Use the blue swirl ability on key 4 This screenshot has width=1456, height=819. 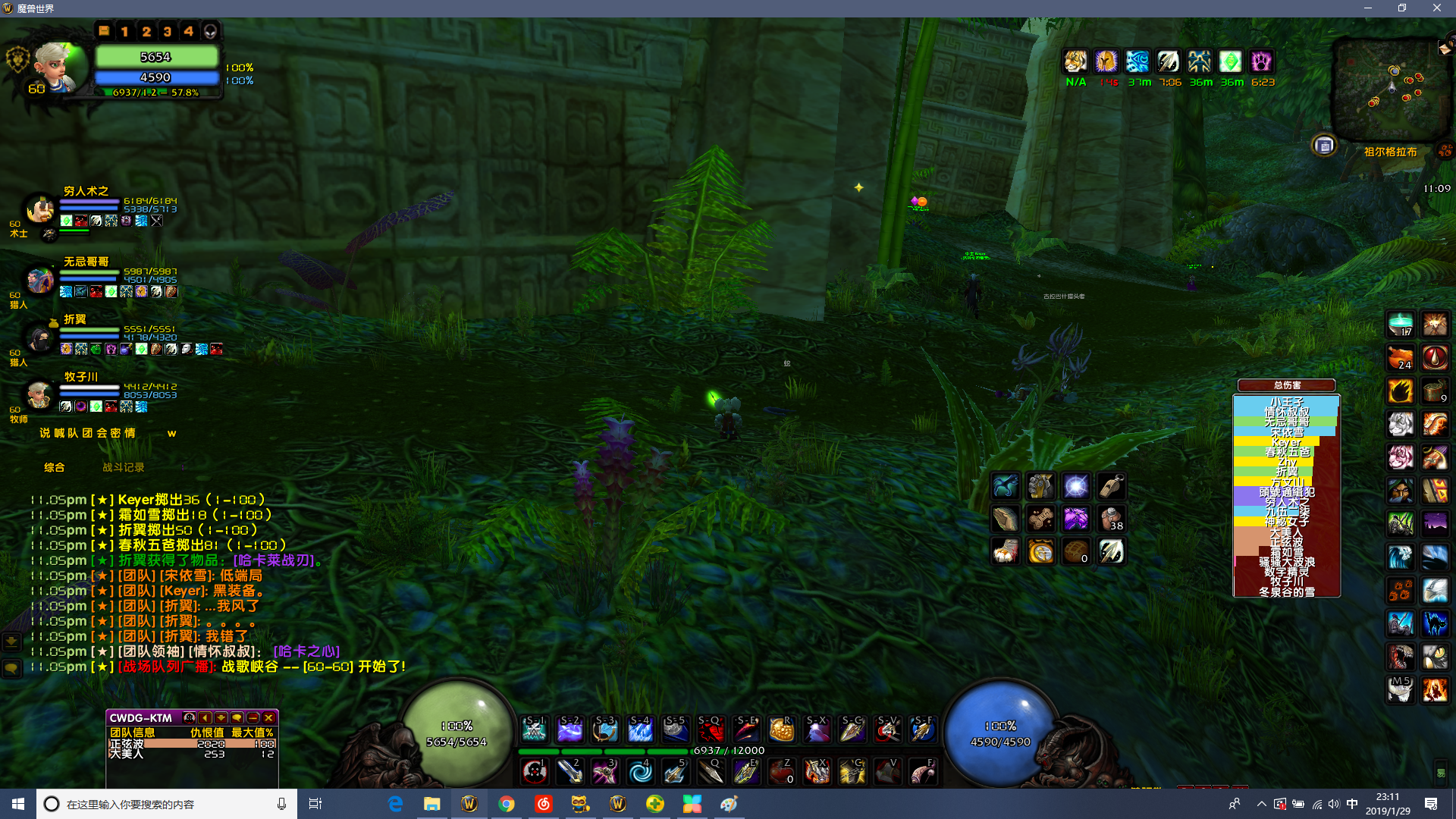pos(641,772)
